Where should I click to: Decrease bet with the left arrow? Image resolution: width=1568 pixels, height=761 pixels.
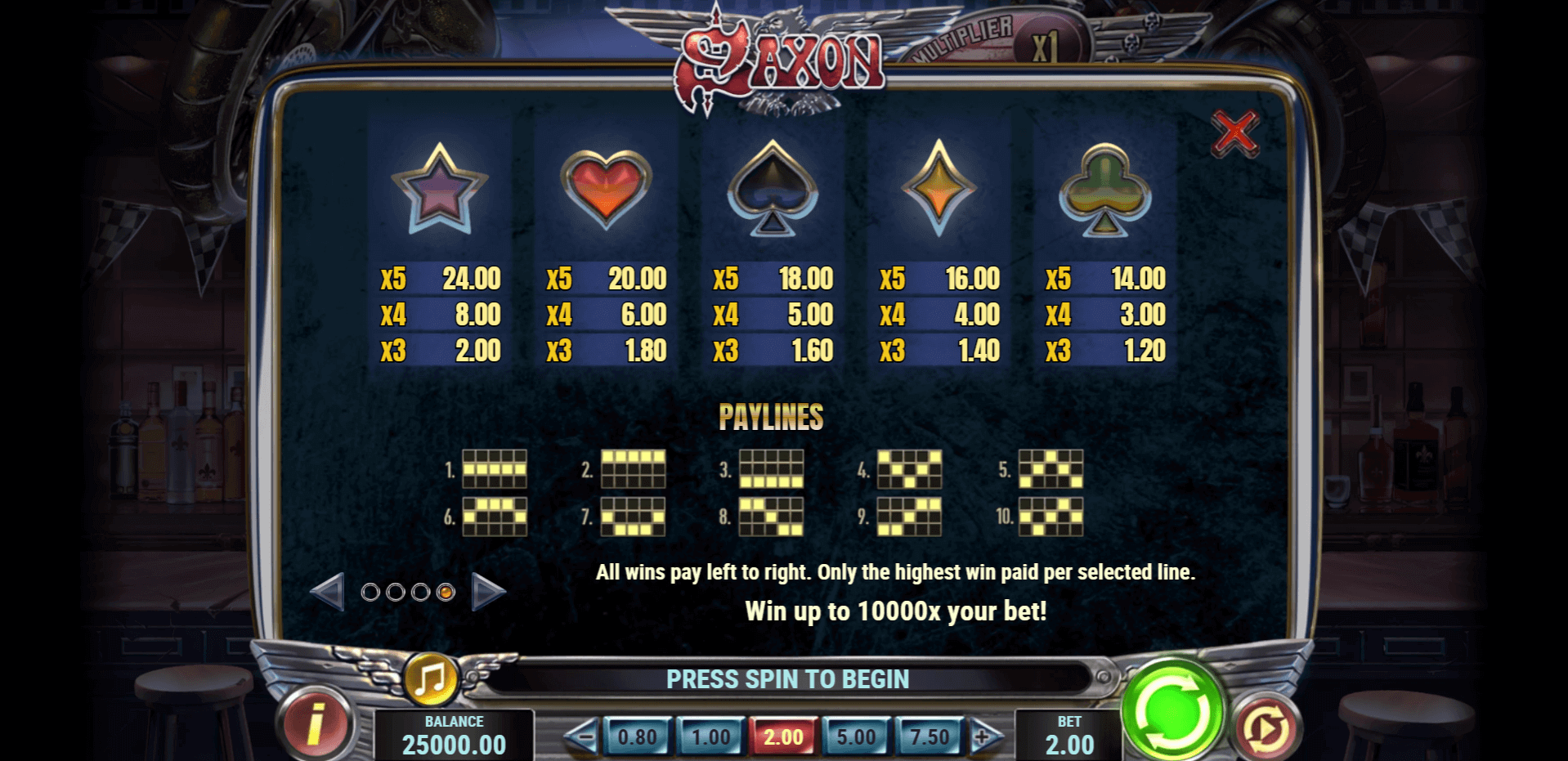coord(582,737)
